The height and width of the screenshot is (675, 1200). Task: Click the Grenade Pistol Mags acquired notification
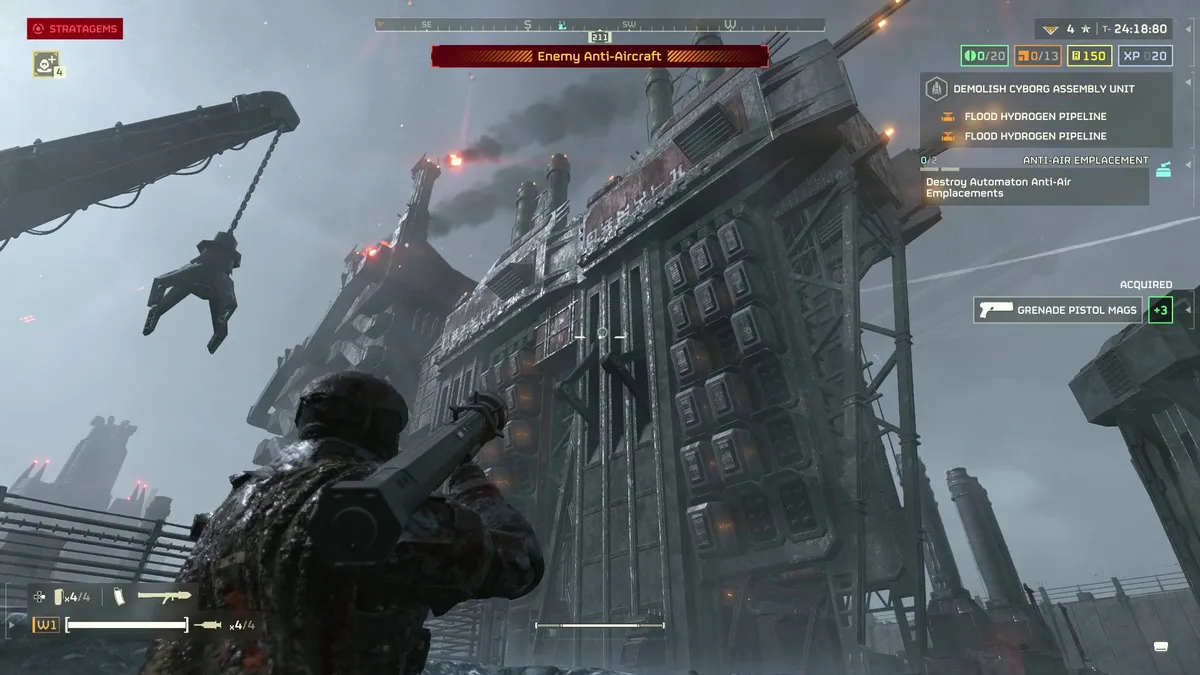pos(1058,310)
